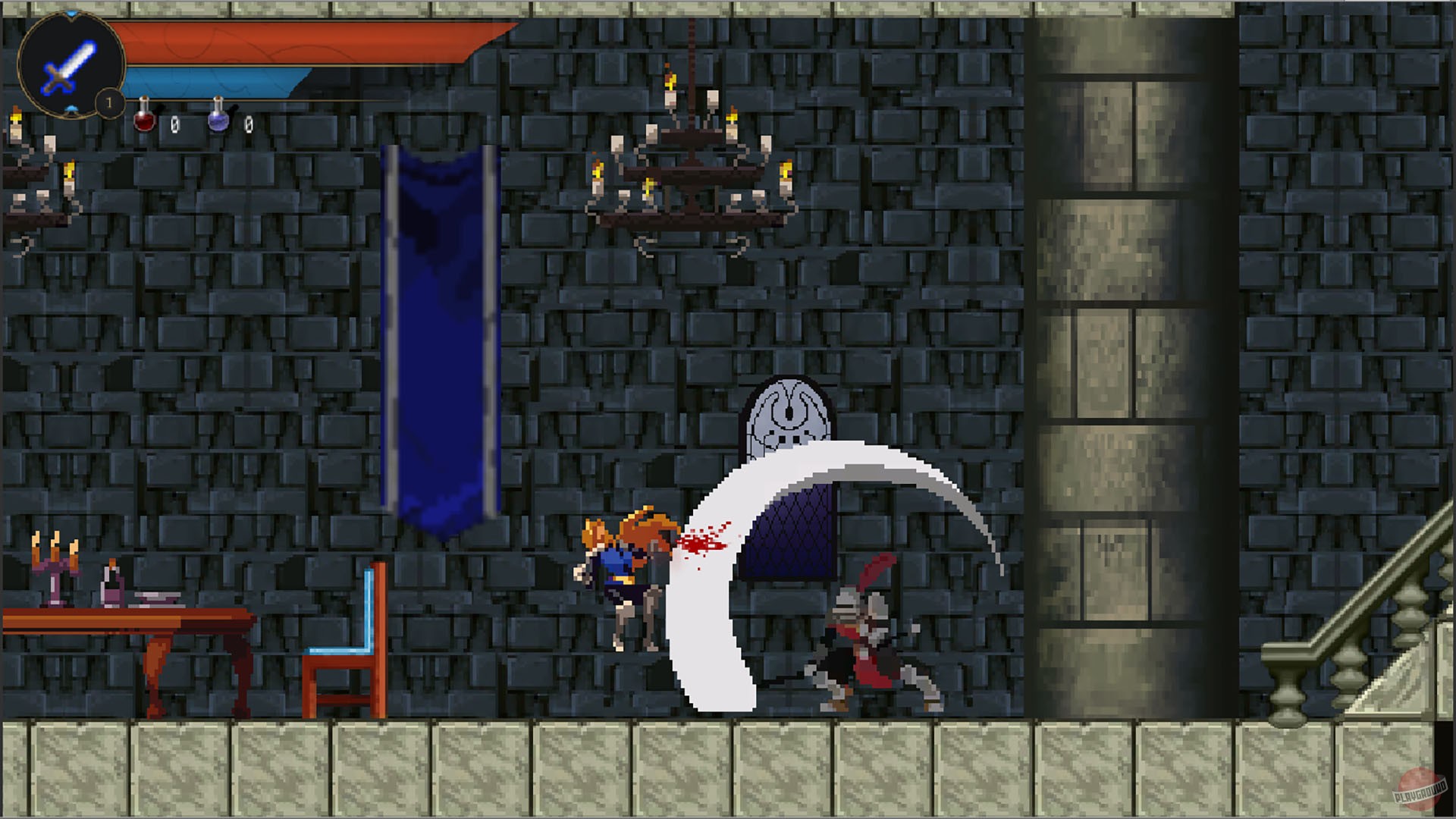Click the purple mana potion icon

pos(220,121)
